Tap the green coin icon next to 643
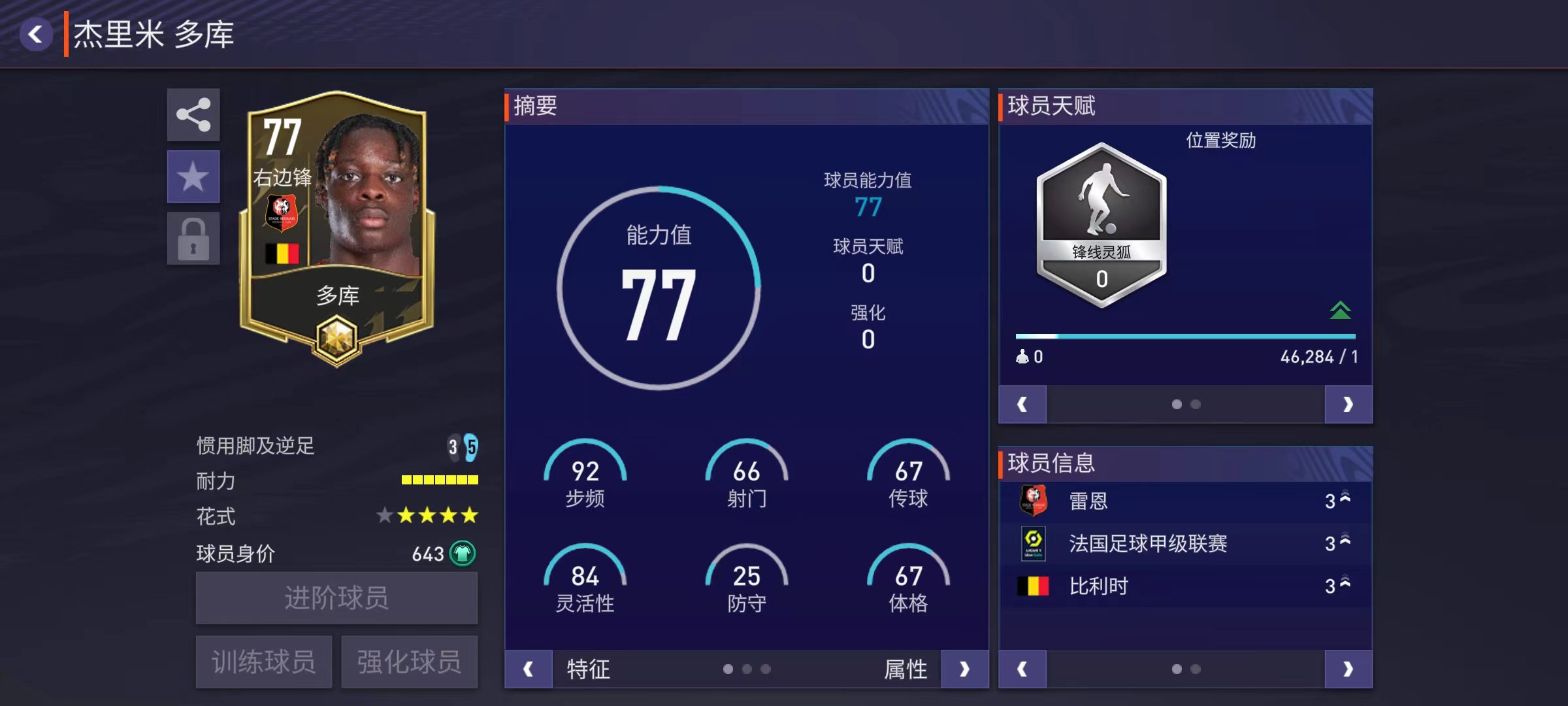Screen dimensions: 1568x706 click(x=461, y=553)
